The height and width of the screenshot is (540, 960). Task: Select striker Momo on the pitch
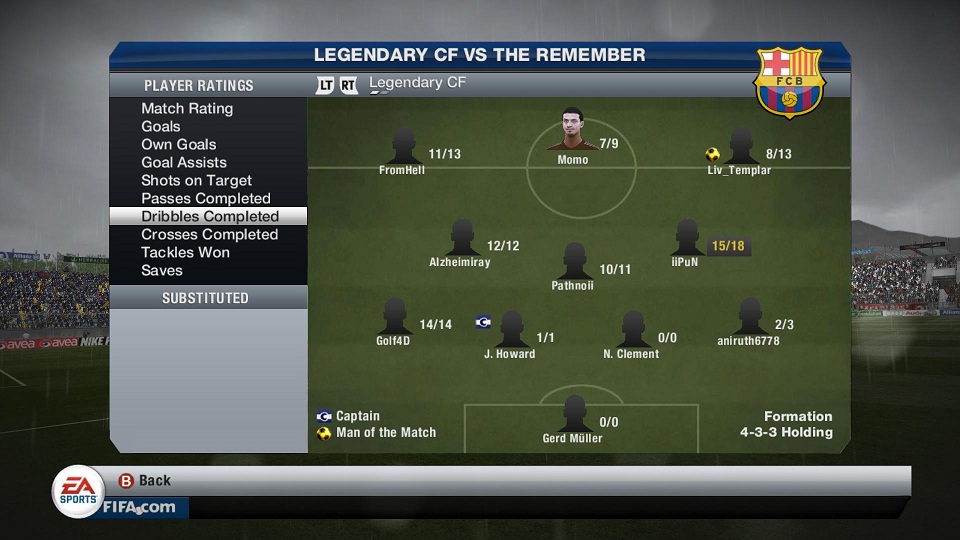pos(572,131)
